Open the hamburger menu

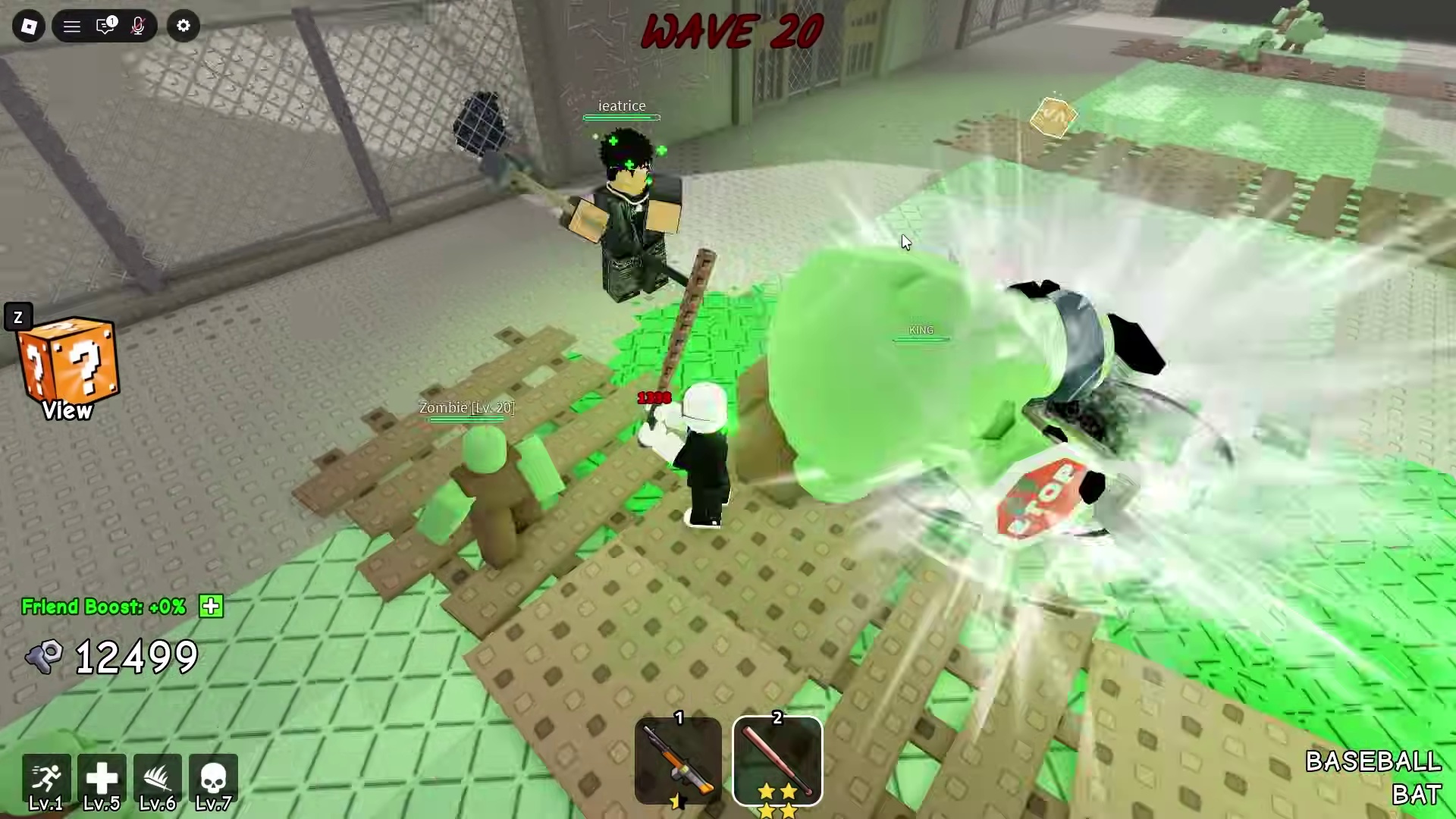point(71,26)
